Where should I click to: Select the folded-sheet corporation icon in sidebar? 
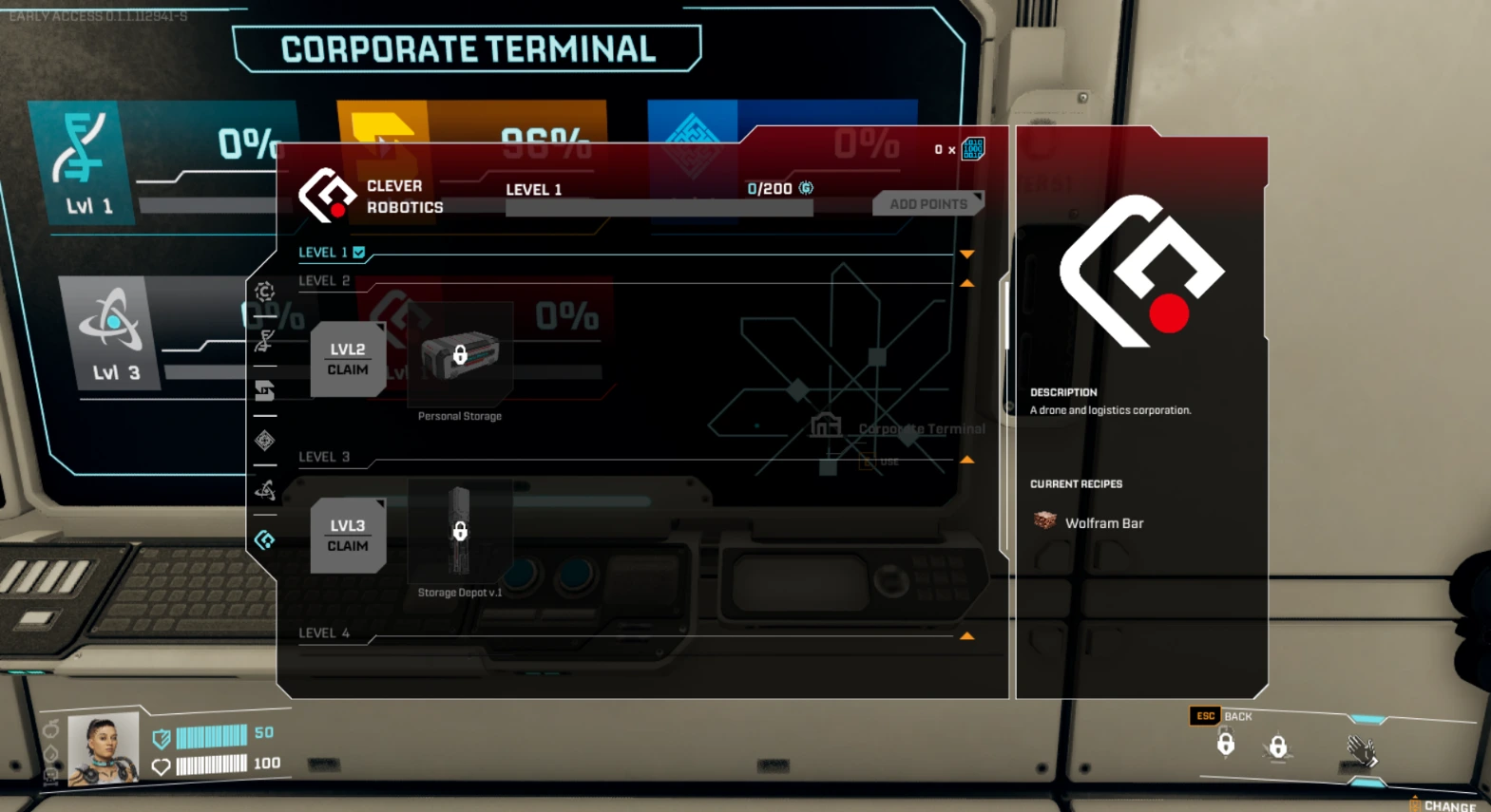[x=266, y=391]
